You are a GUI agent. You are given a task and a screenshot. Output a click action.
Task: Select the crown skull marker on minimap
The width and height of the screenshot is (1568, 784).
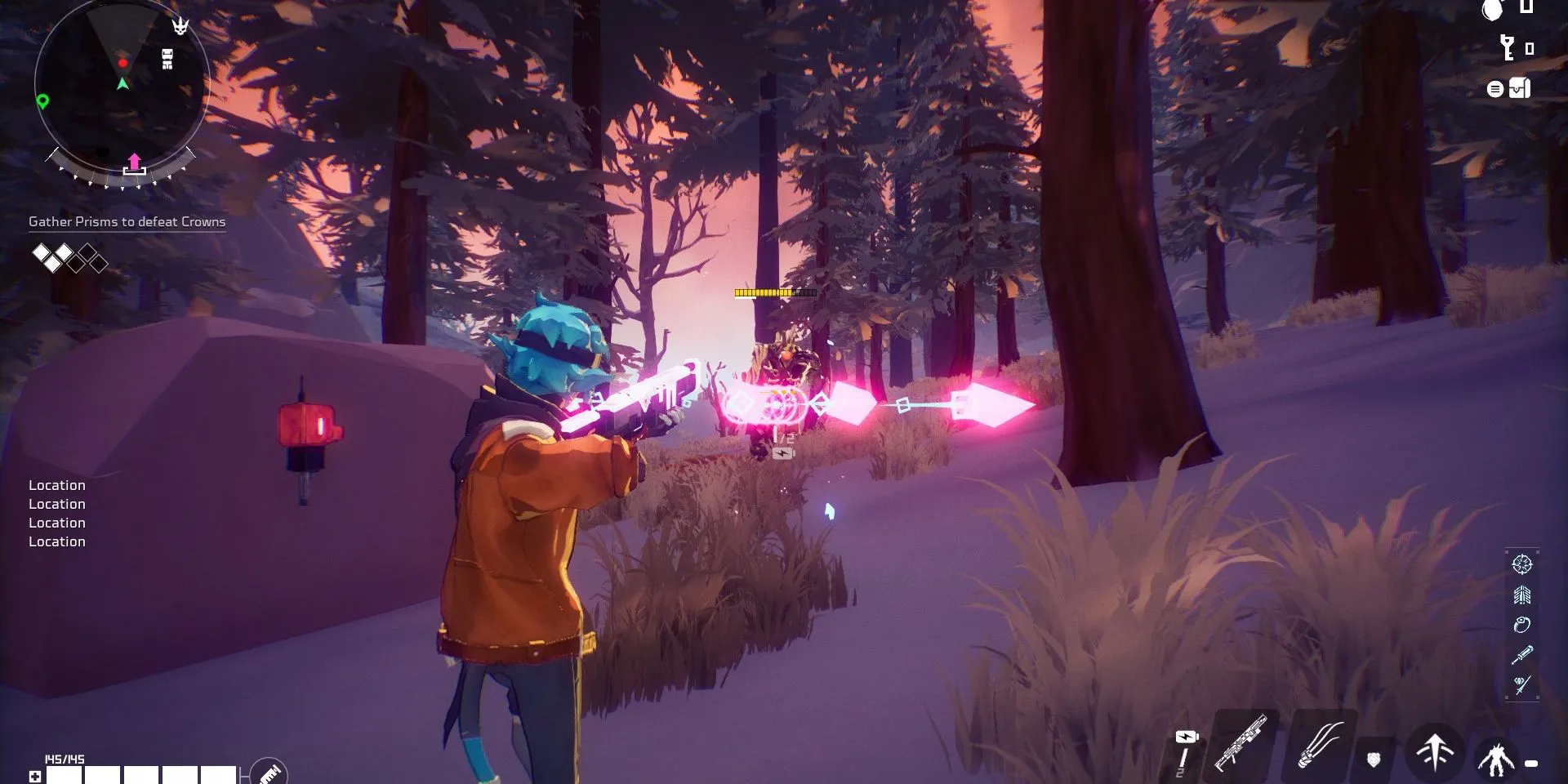coord(180,26)
